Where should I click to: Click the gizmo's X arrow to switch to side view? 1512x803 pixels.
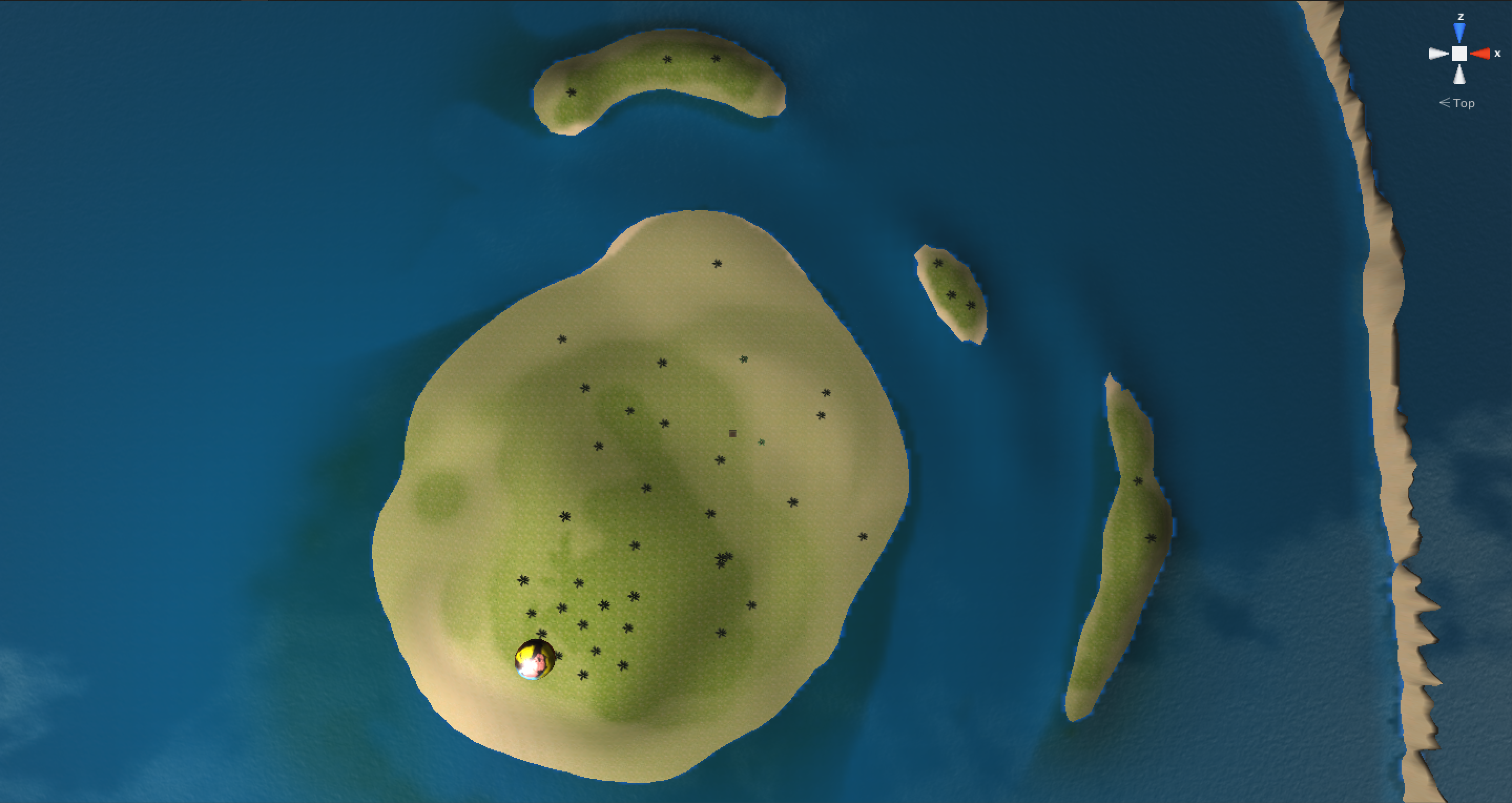[1482, 54]
